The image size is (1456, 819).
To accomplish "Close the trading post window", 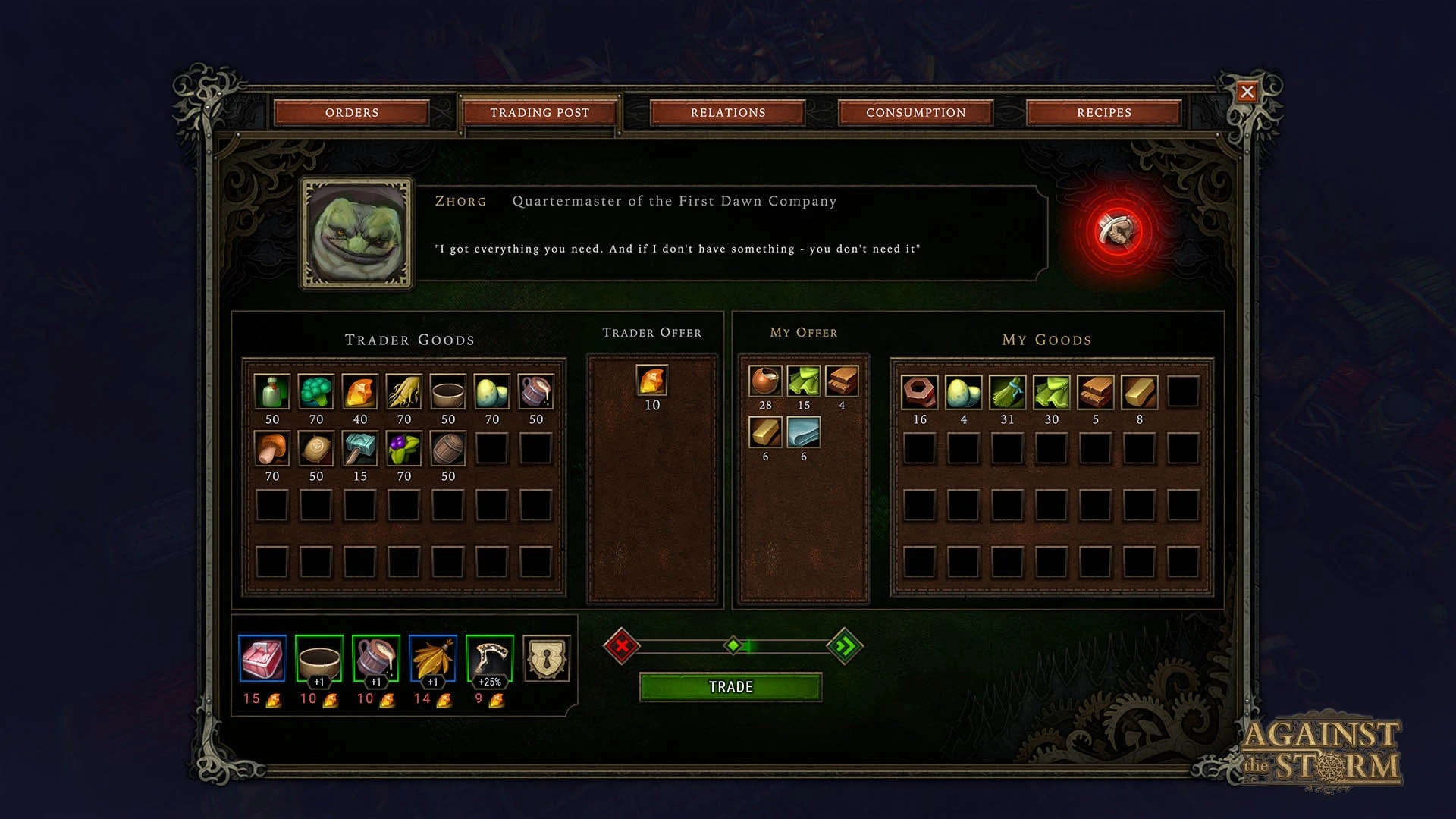I will (1247, 93).
